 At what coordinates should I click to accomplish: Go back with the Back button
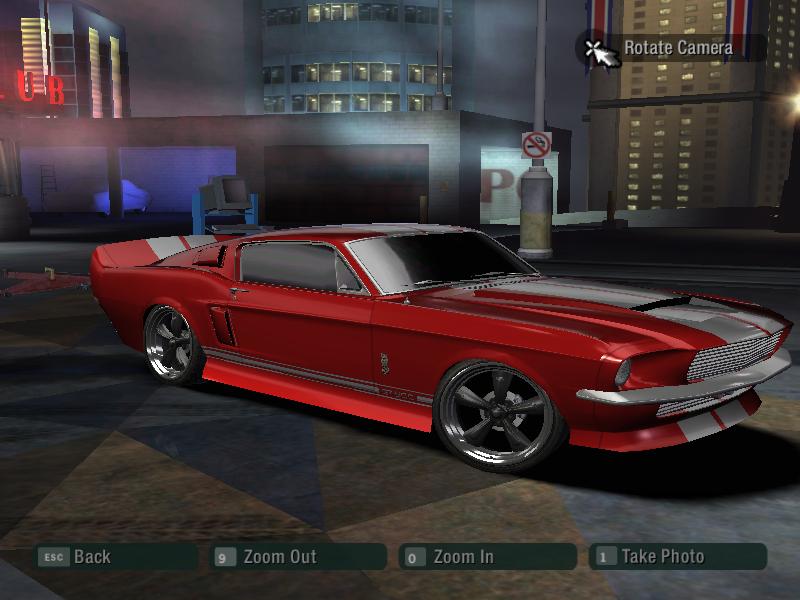coord(91,557)
